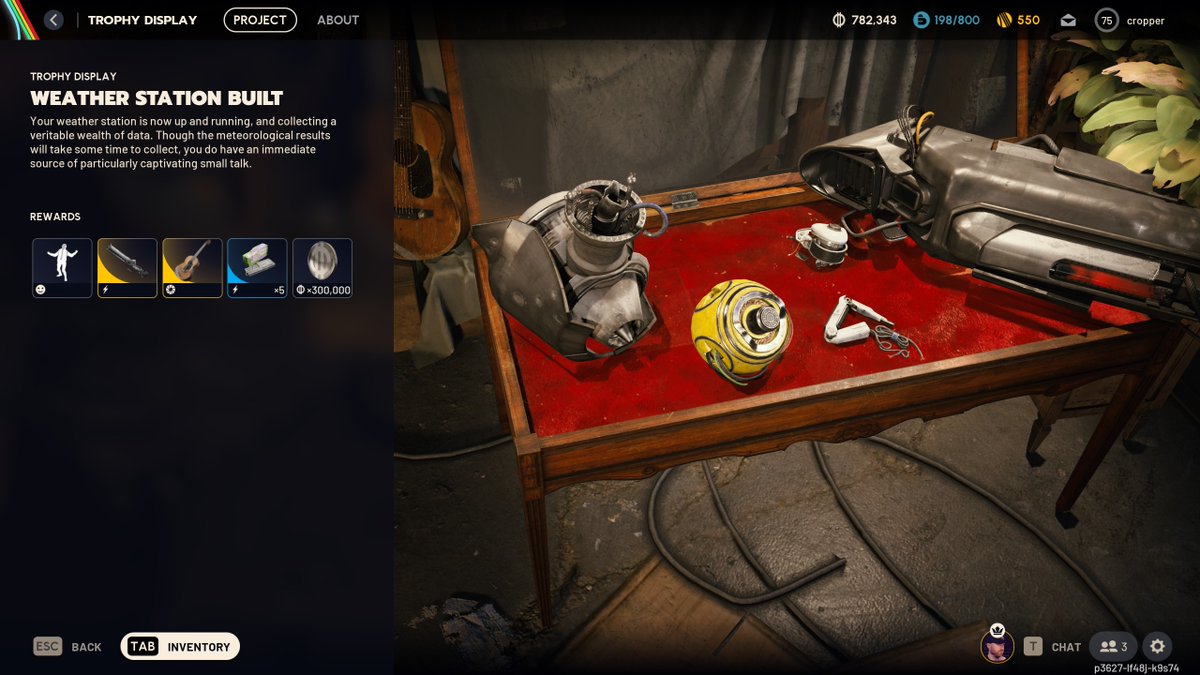Select the dancing emote reward
1200x675 pixels.
coord(62,268)
